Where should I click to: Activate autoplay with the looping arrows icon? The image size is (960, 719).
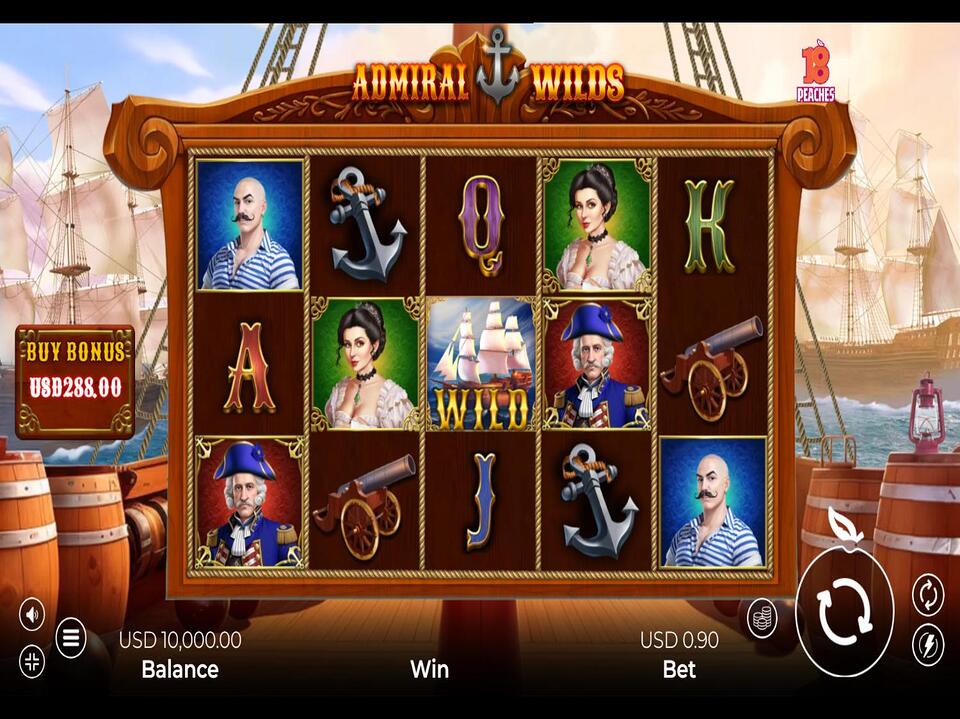pyautogui.click(x=928, y=594)
